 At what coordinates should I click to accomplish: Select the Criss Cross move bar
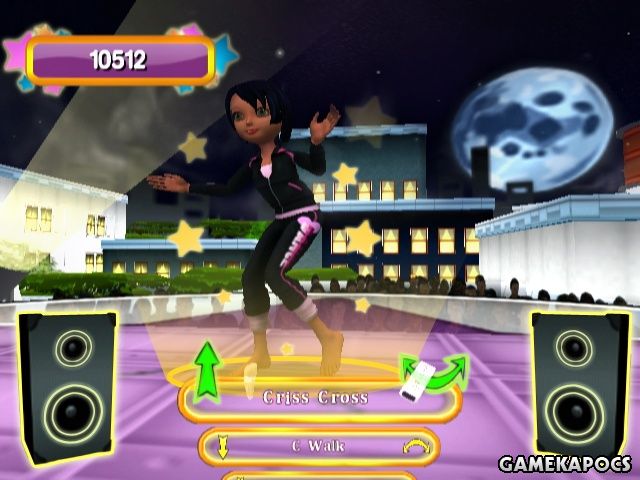coord(316,399)
